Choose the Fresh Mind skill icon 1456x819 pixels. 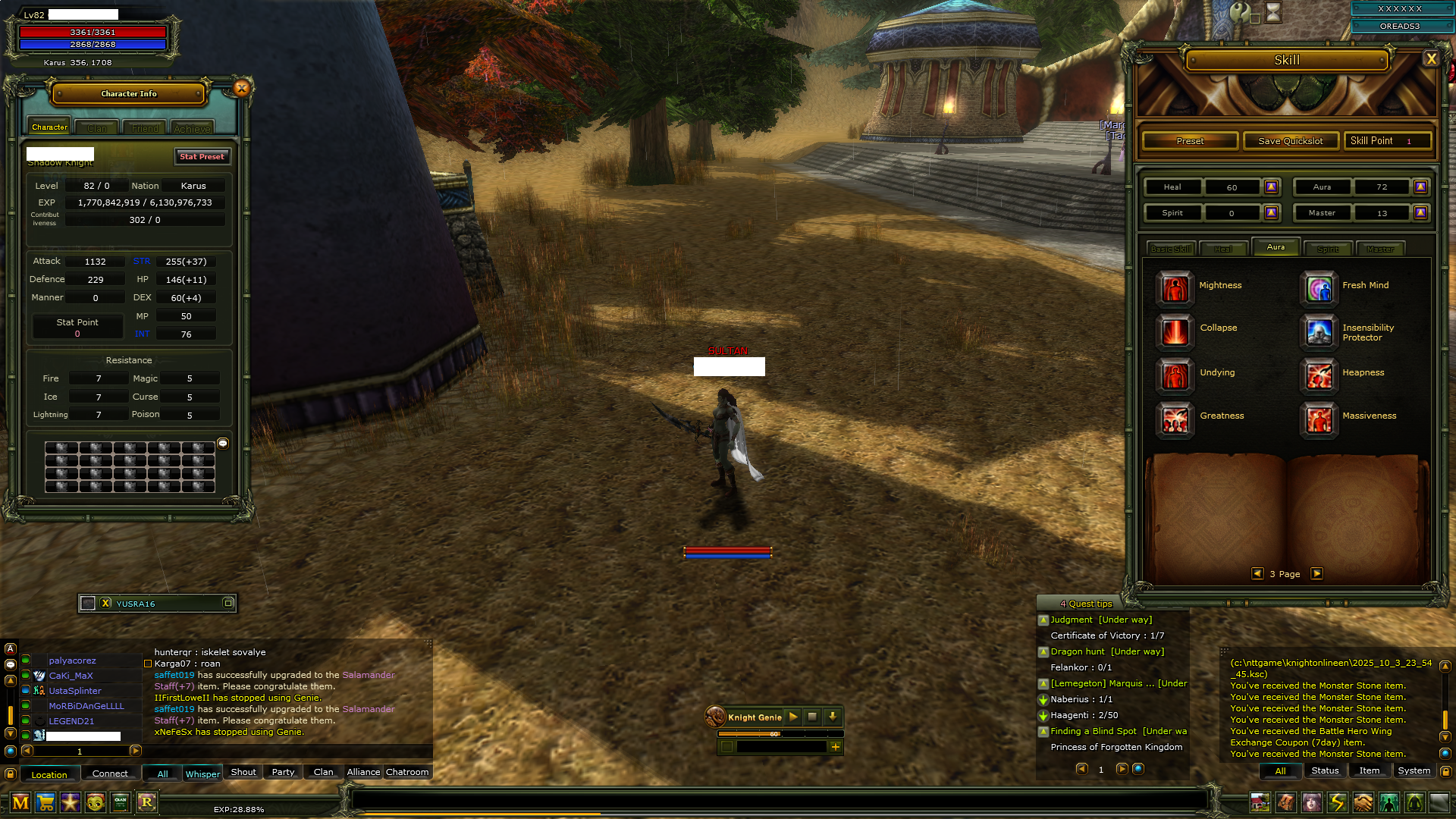[1319, 288]
